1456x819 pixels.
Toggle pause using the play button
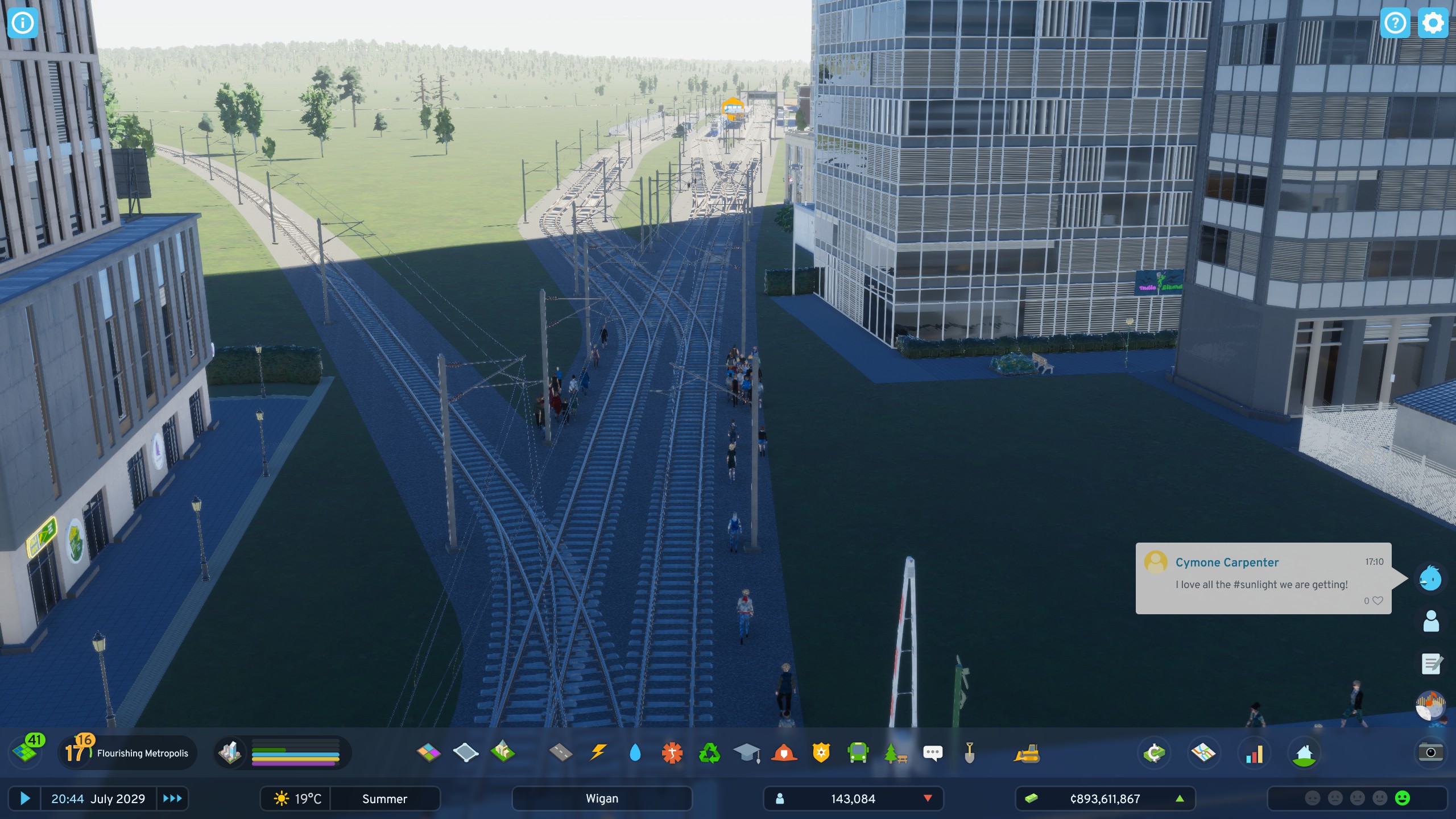[25, 799]
